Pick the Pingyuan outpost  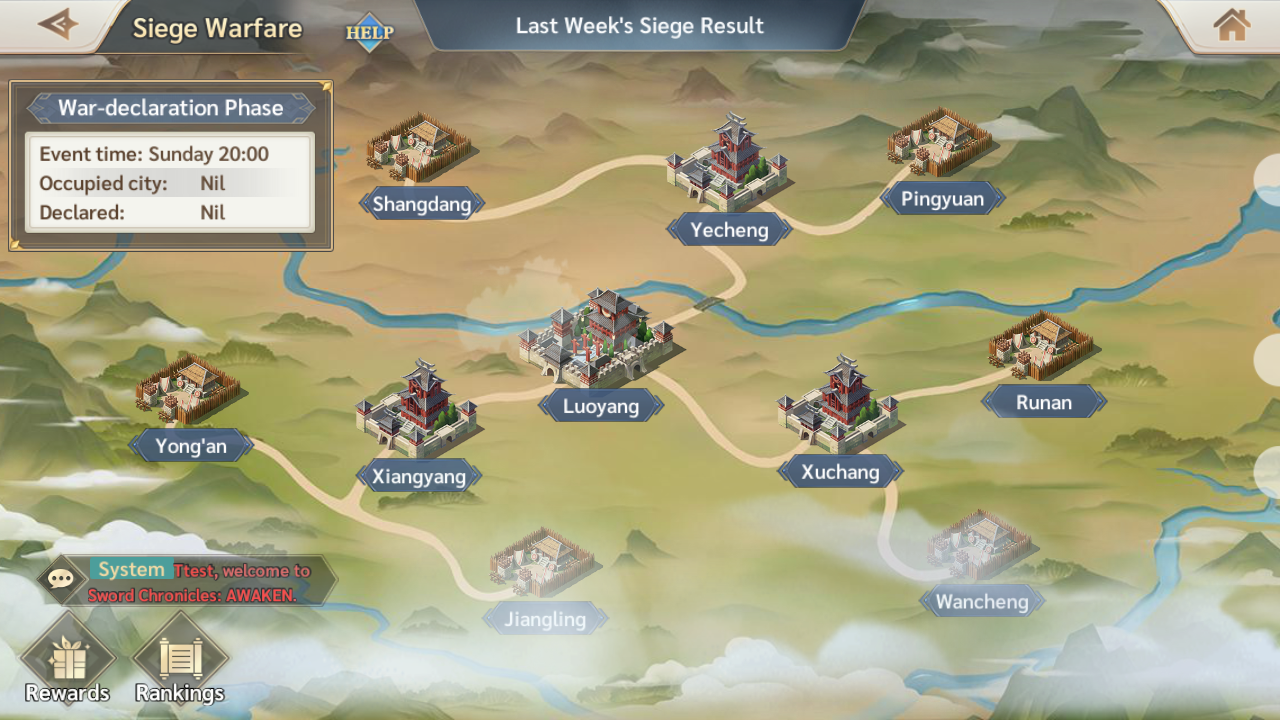940,145
